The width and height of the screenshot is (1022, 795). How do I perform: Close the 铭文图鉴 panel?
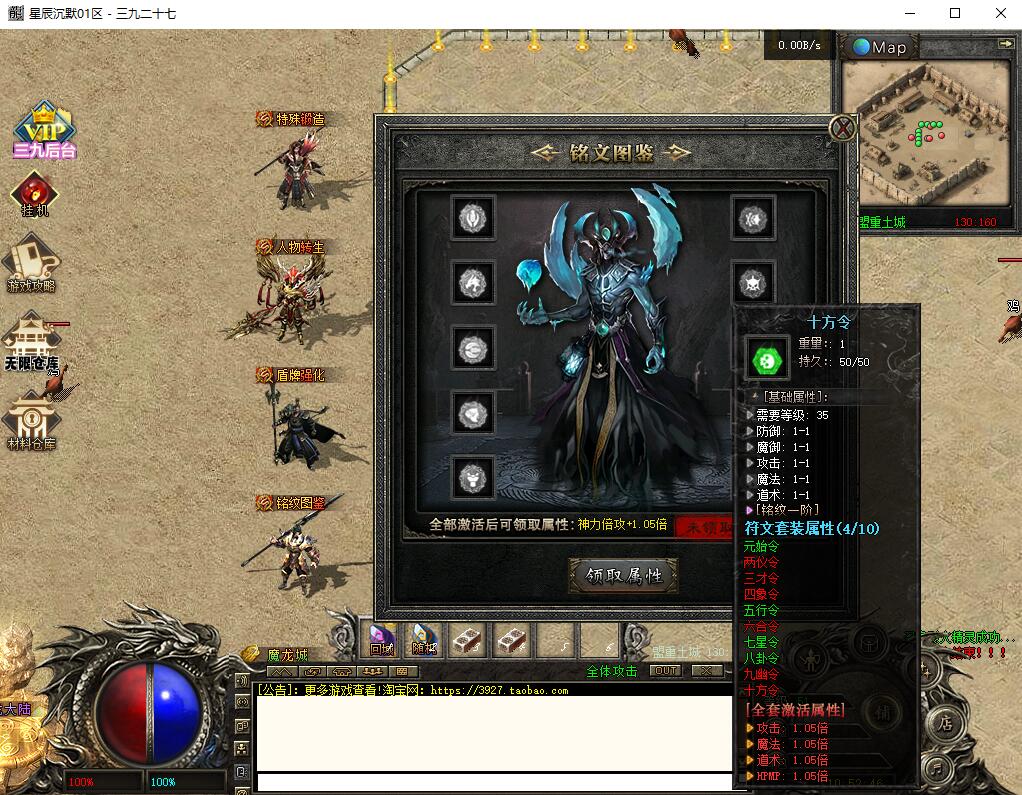click(843, 128)
